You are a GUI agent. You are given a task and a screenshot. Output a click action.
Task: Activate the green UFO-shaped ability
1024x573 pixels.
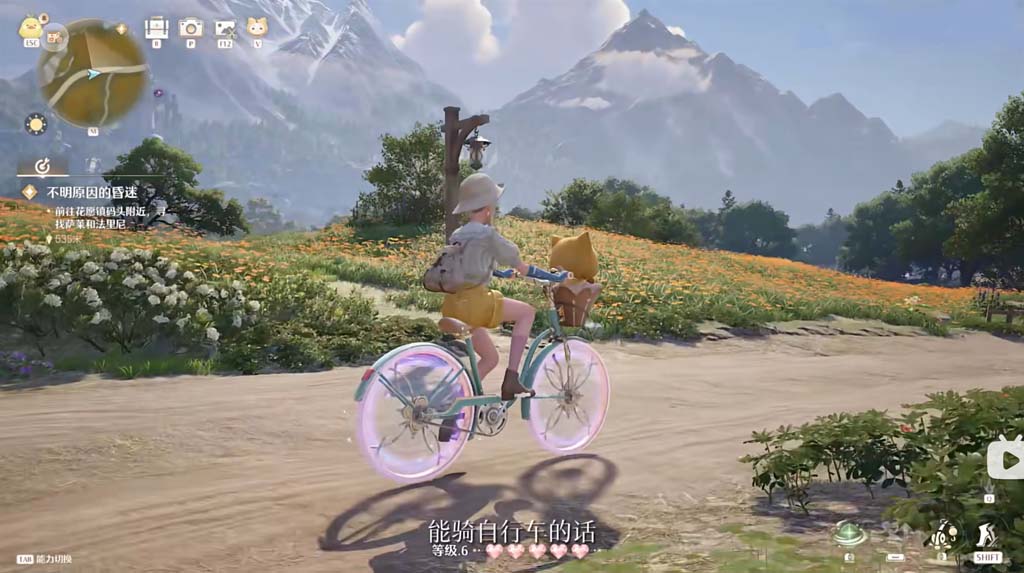(849, 532)
